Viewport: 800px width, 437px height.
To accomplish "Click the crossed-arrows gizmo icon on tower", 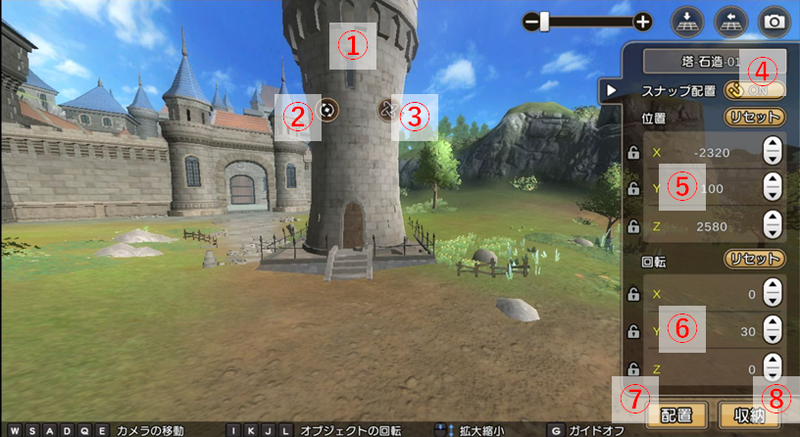I will [390, 108].
